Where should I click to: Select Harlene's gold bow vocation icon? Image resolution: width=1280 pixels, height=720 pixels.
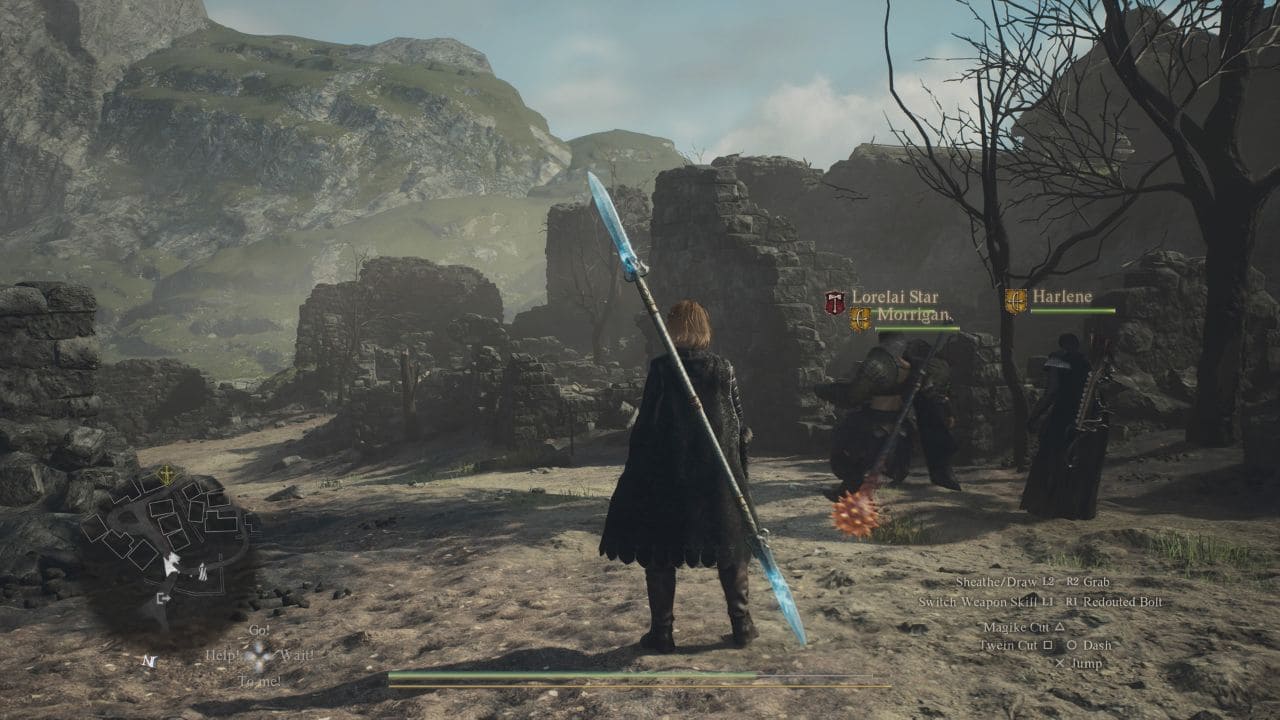[1016, 301]
